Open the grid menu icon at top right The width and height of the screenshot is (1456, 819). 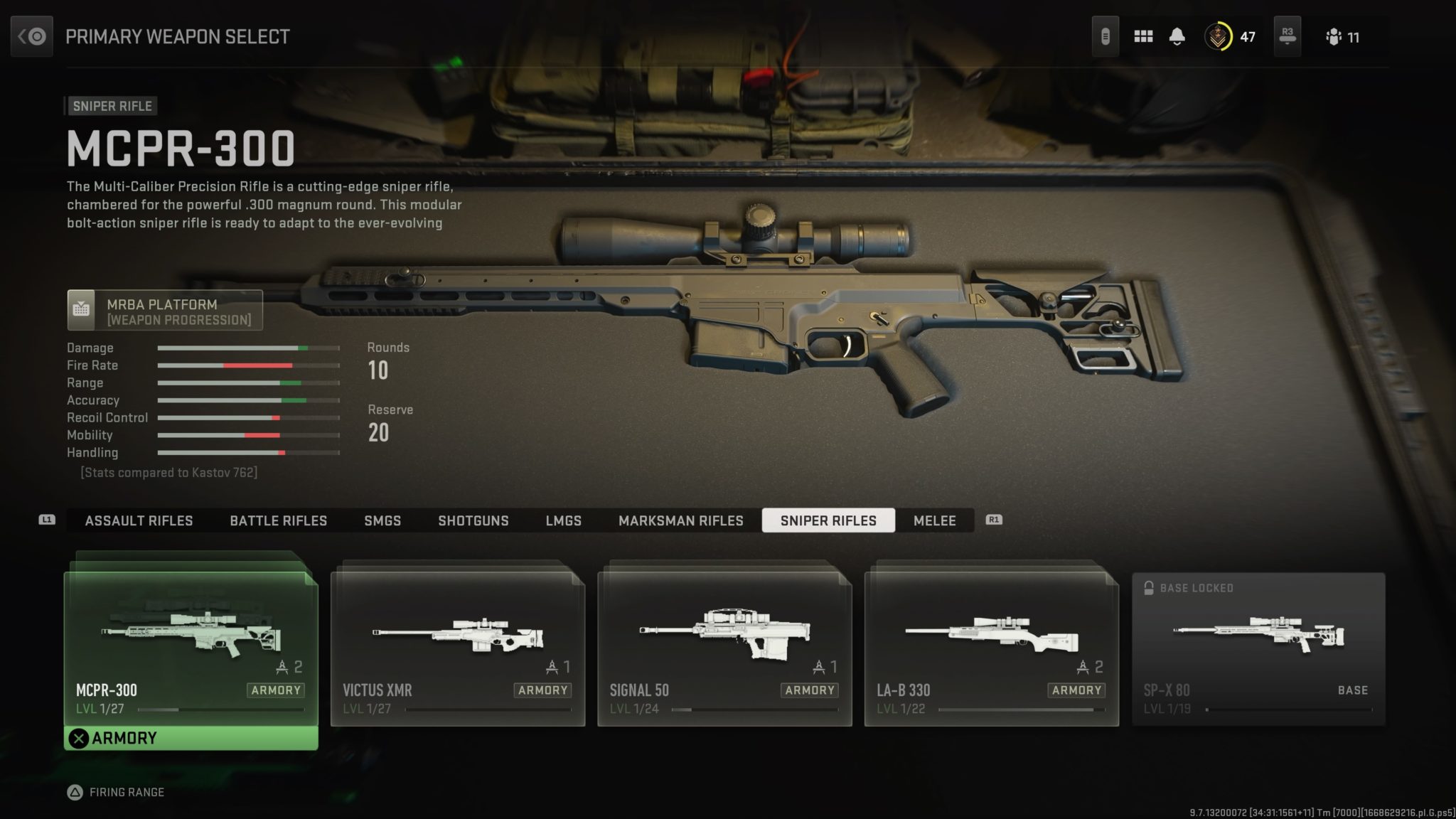(1143, 36)
